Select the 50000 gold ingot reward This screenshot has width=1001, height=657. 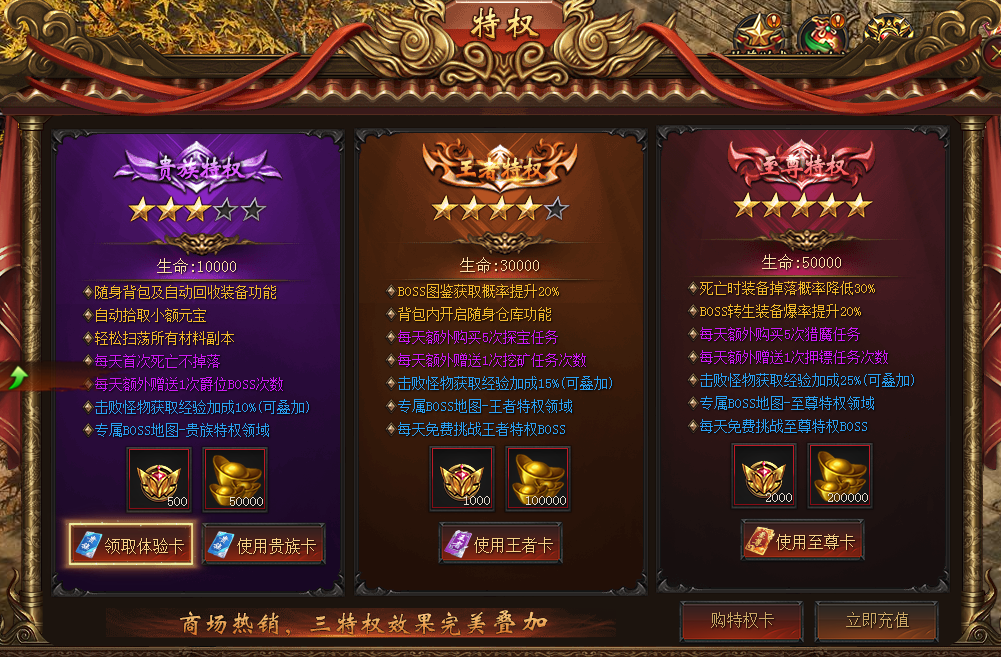[x=235, y=479]
